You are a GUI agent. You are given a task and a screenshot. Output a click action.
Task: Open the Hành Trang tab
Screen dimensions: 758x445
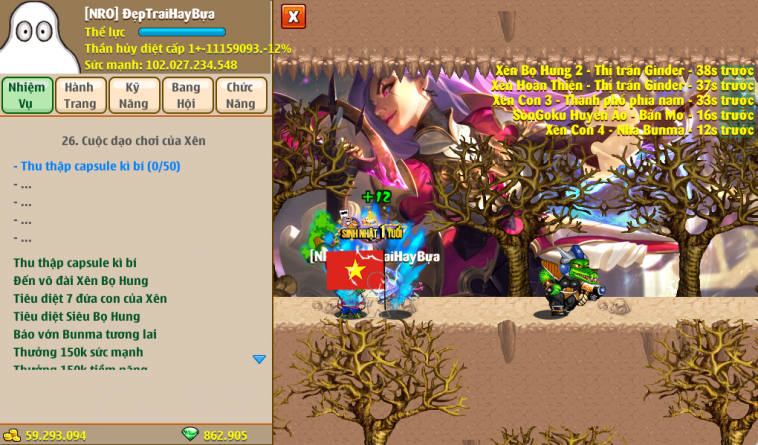(x=80, y=95)
